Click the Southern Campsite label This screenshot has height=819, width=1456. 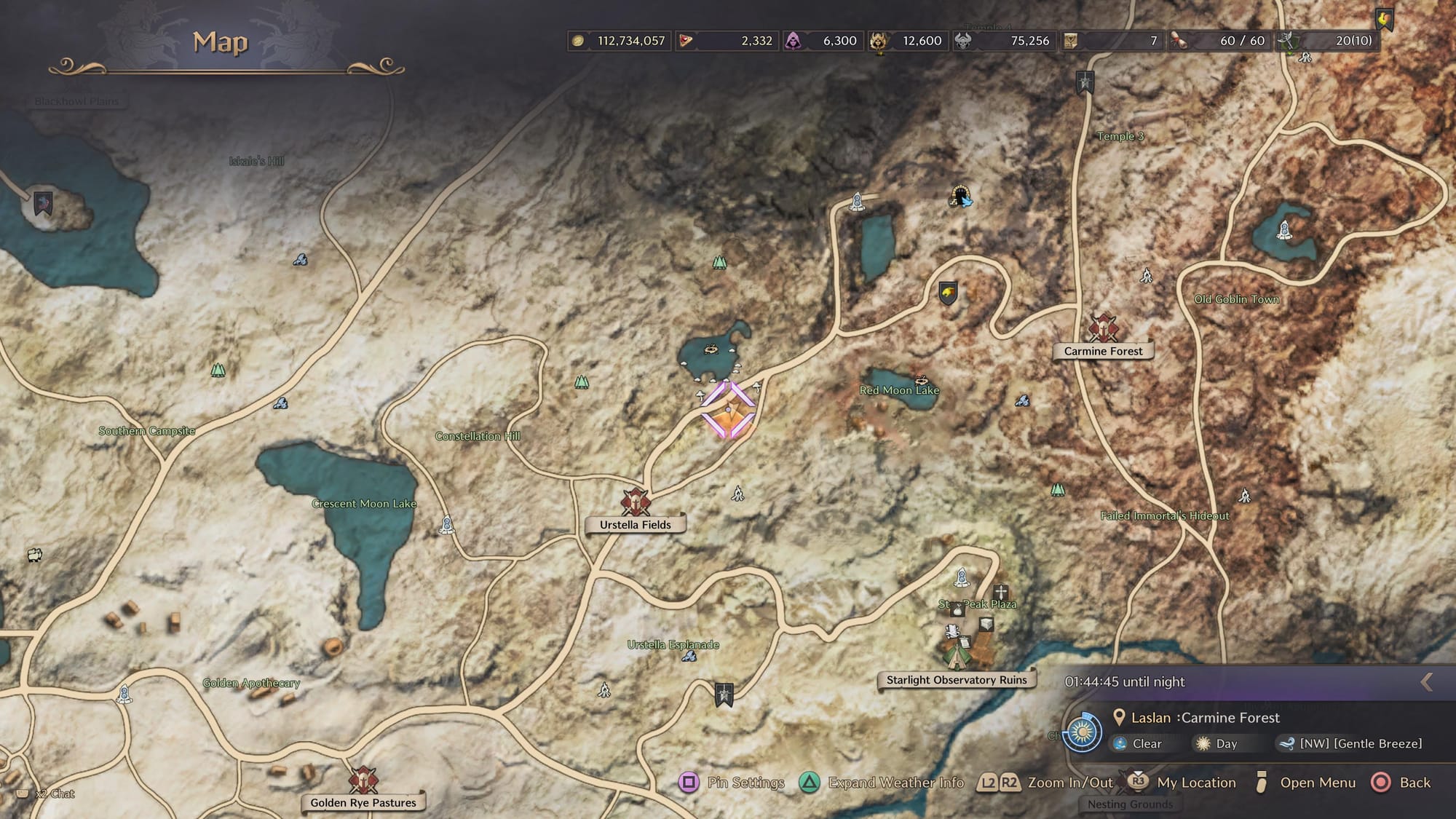[x=146, y=431]
